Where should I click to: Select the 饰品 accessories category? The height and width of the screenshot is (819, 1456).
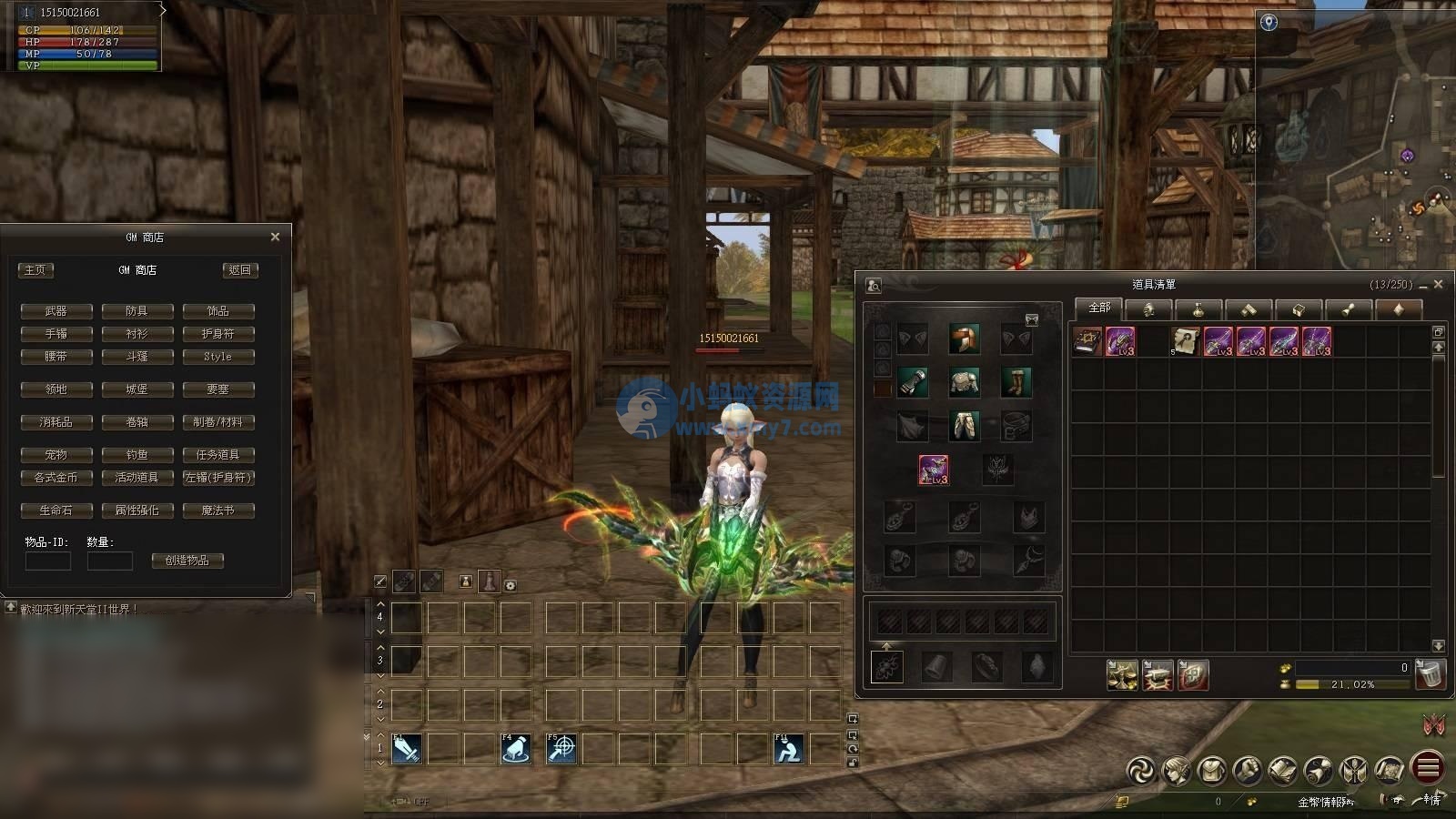coord(217,311)
